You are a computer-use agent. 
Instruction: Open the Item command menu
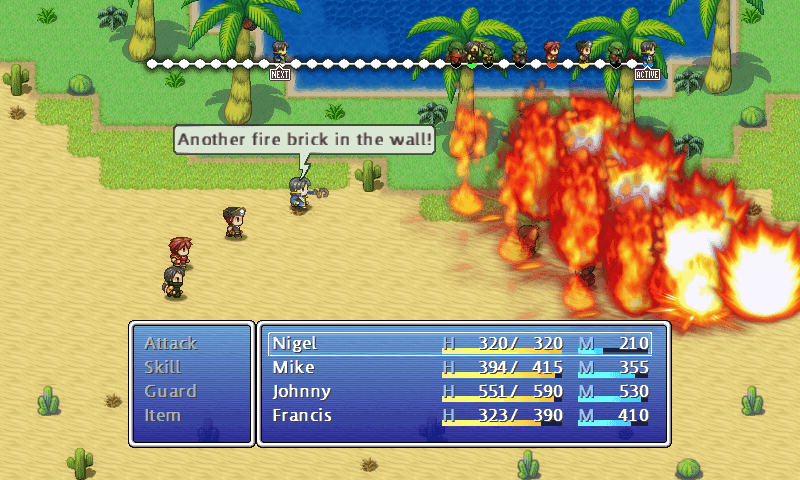pos(161,415)
